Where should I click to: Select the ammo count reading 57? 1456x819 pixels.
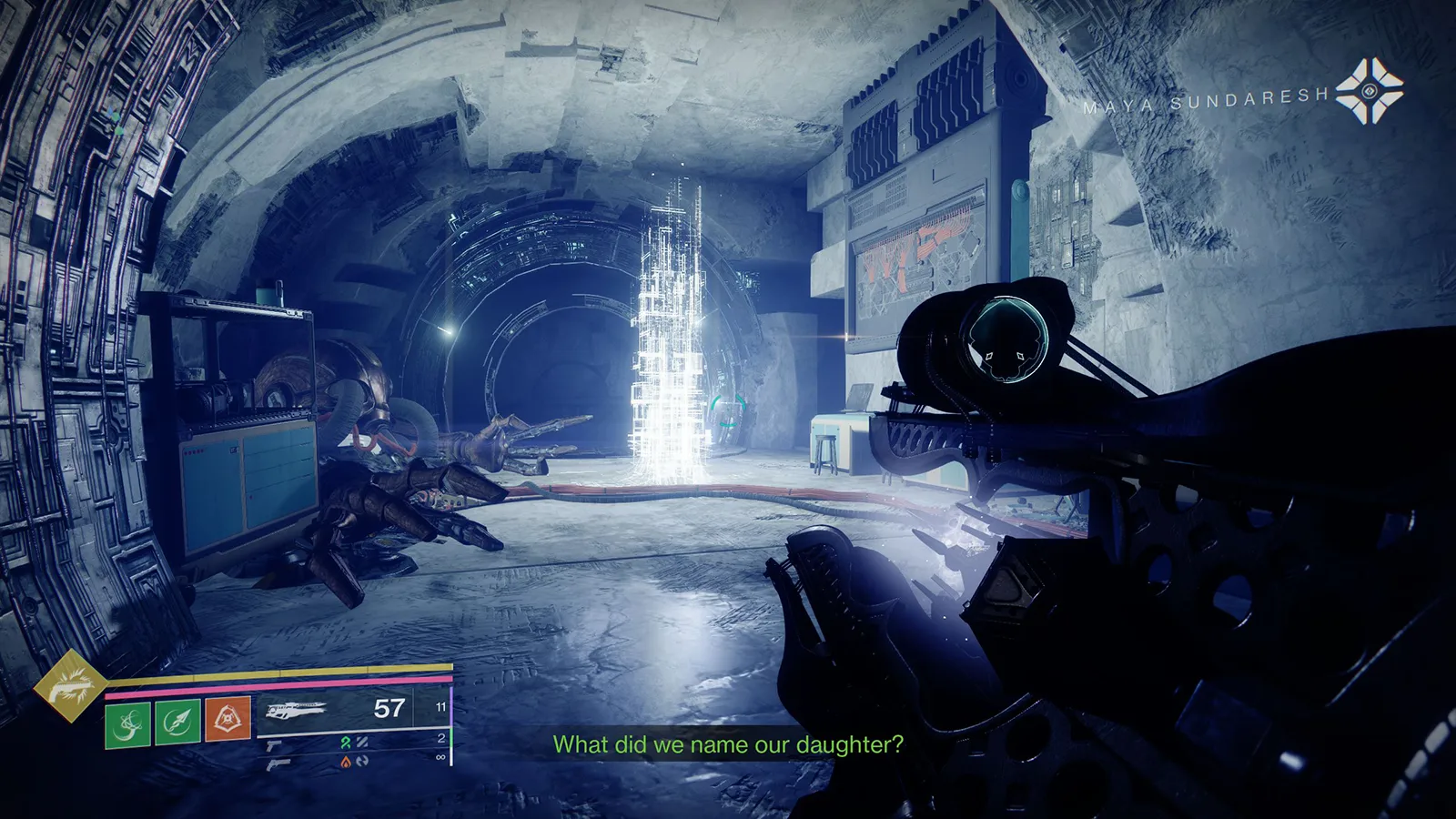[389, 708]
